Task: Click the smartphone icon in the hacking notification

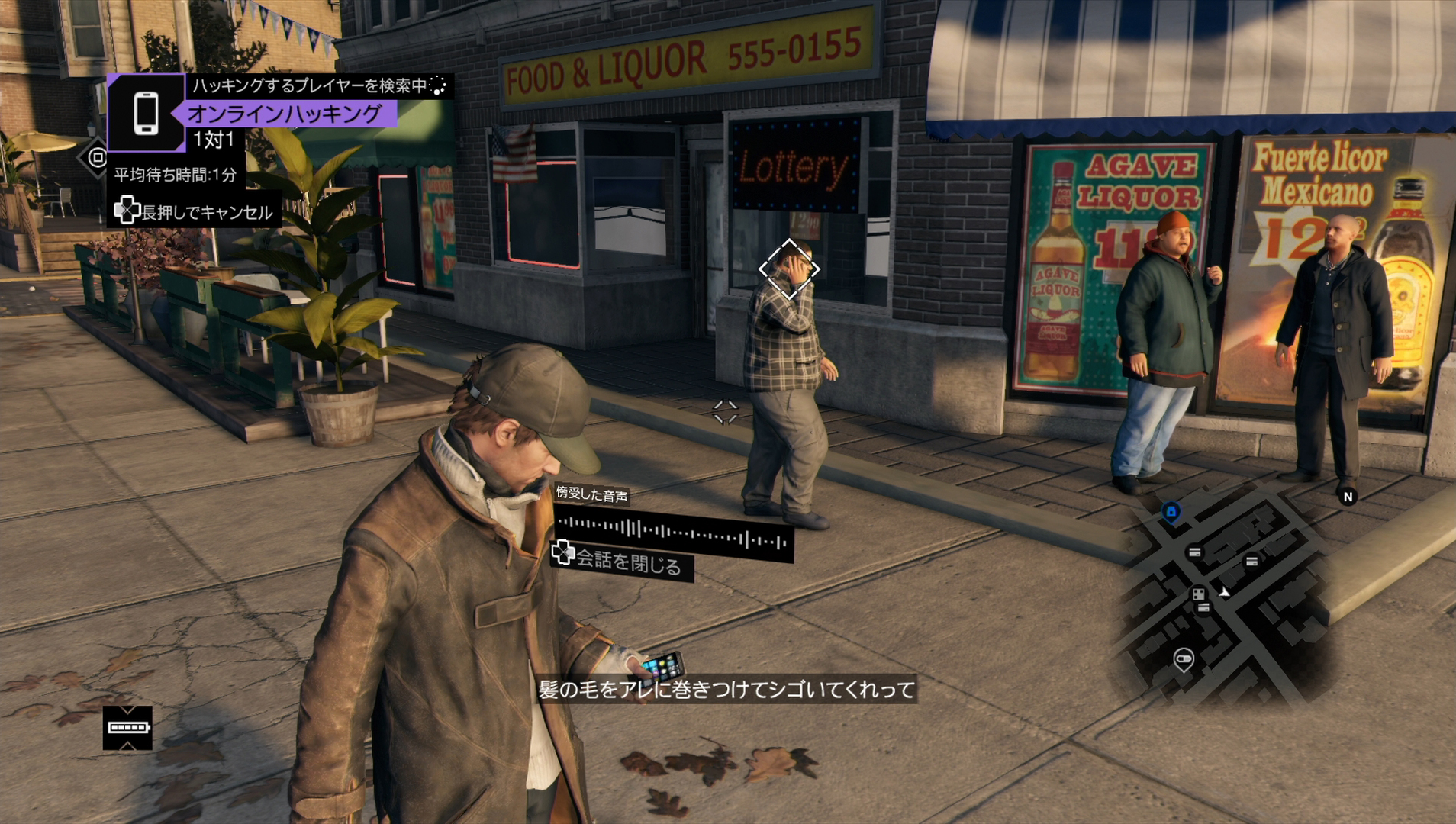Action: point(146,113)
